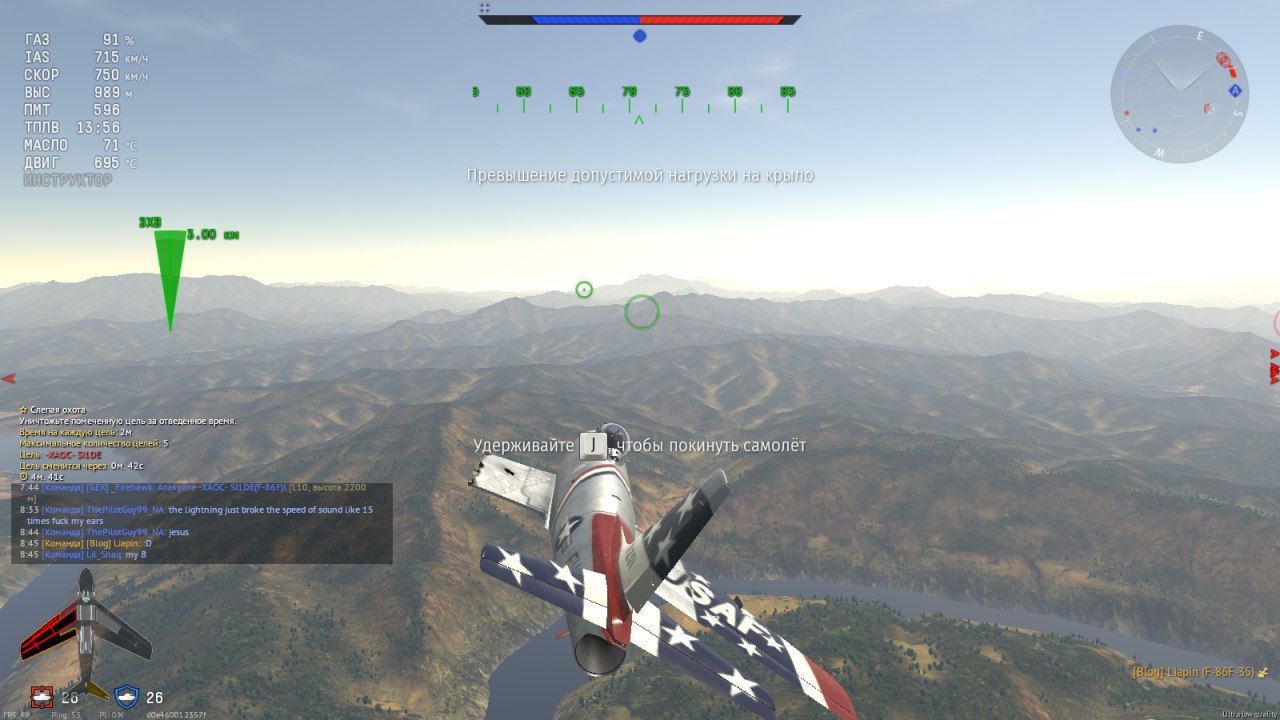This screenshot has height=720, width=1280.
Task: Click the blue allied ship count icon
Action: point(126,697)
